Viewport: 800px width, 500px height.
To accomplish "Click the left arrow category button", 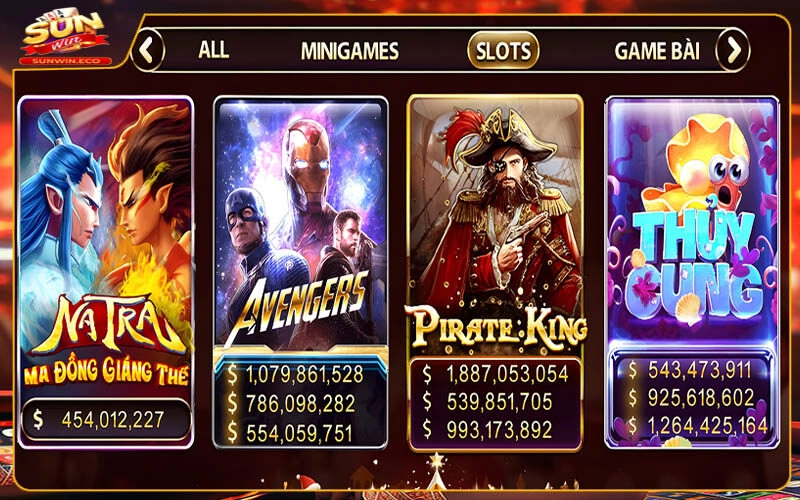I will [148, 49].
